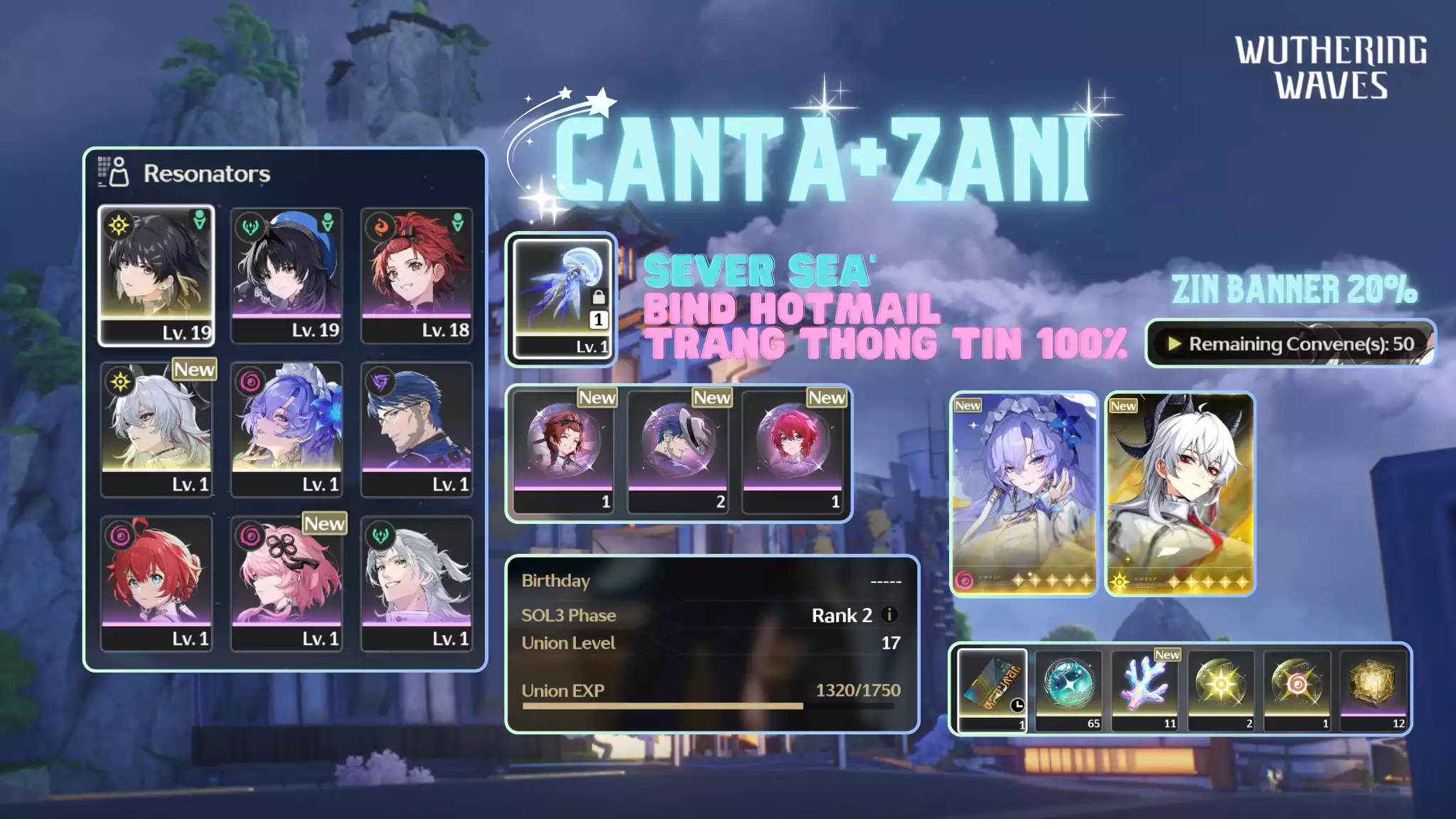This screenshot has width=1456, height=819.
Task: Select the timed ticket item slot
Action: (992, 688)
